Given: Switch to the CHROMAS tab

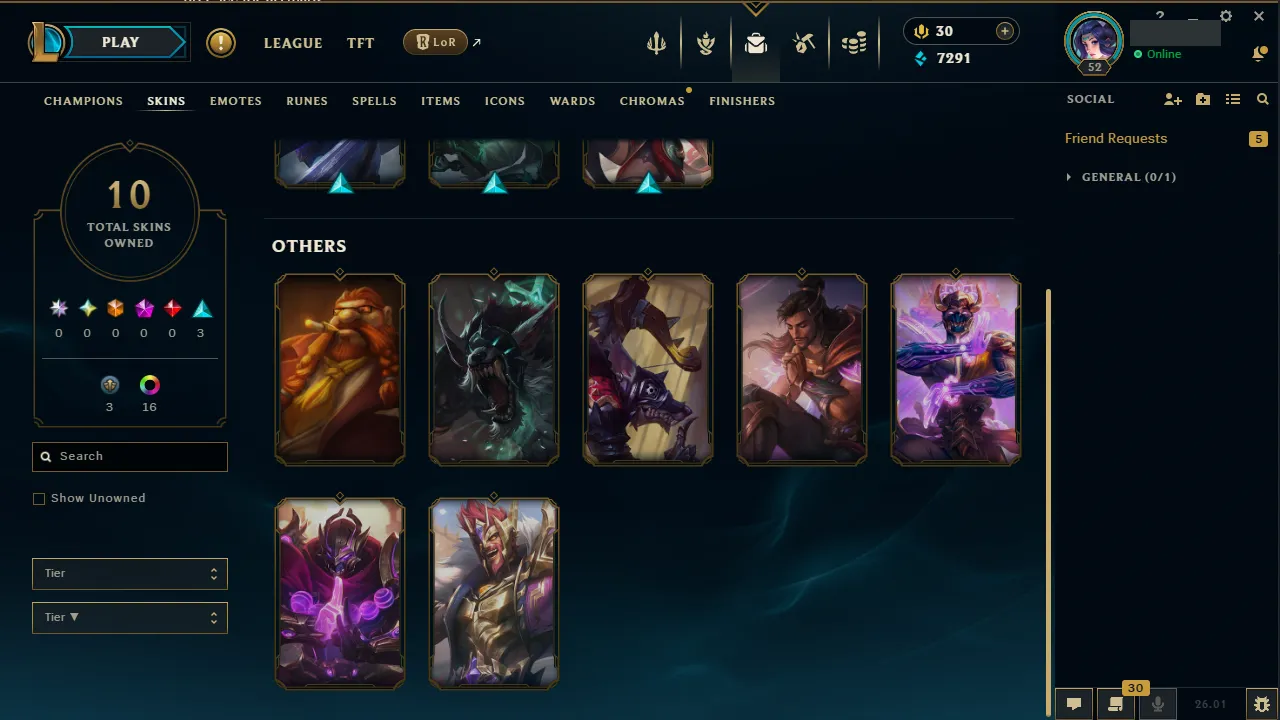Looking at the screenshot, I should click(652, 101).
